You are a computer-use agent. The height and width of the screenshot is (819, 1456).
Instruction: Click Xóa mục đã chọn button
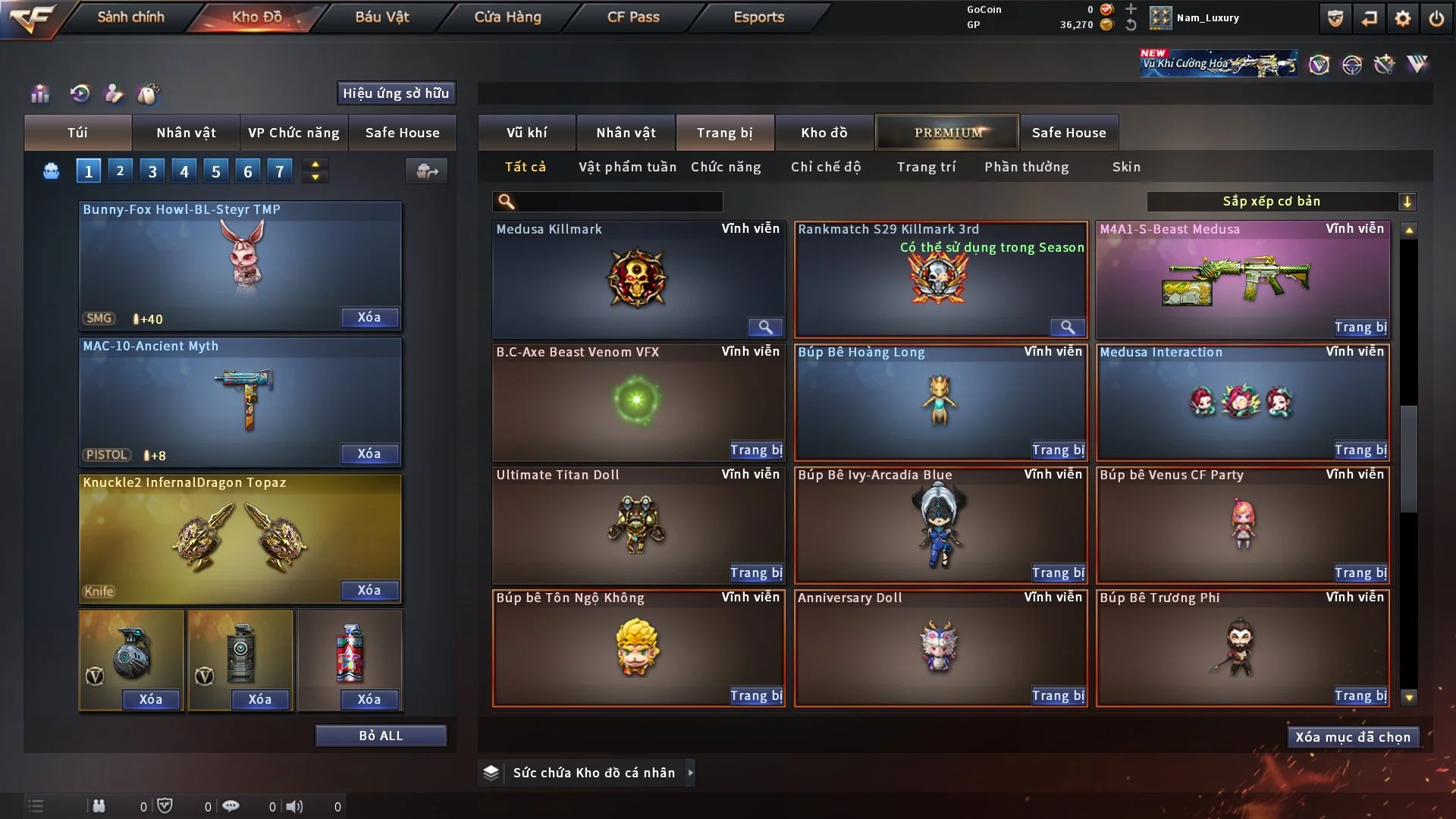[x=1352, y=737]
